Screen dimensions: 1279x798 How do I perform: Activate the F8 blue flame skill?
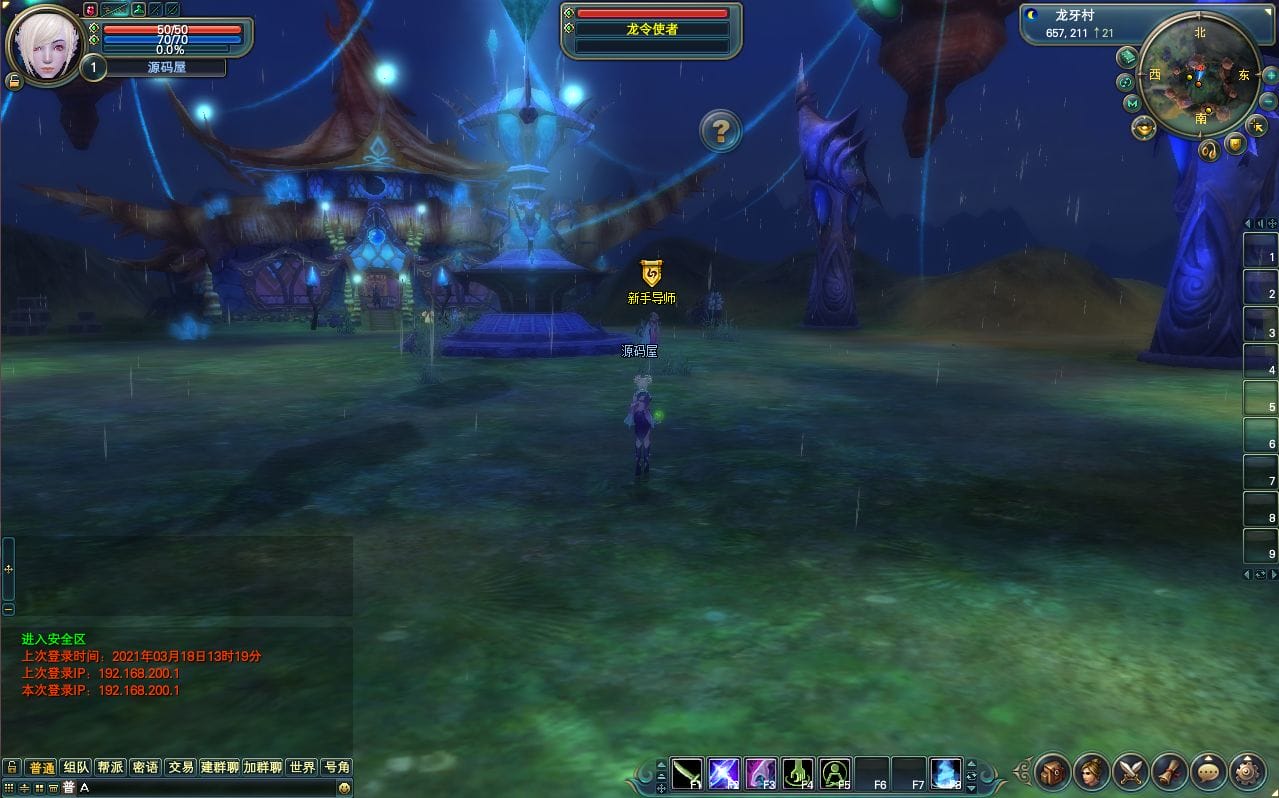tap(946, 773)
